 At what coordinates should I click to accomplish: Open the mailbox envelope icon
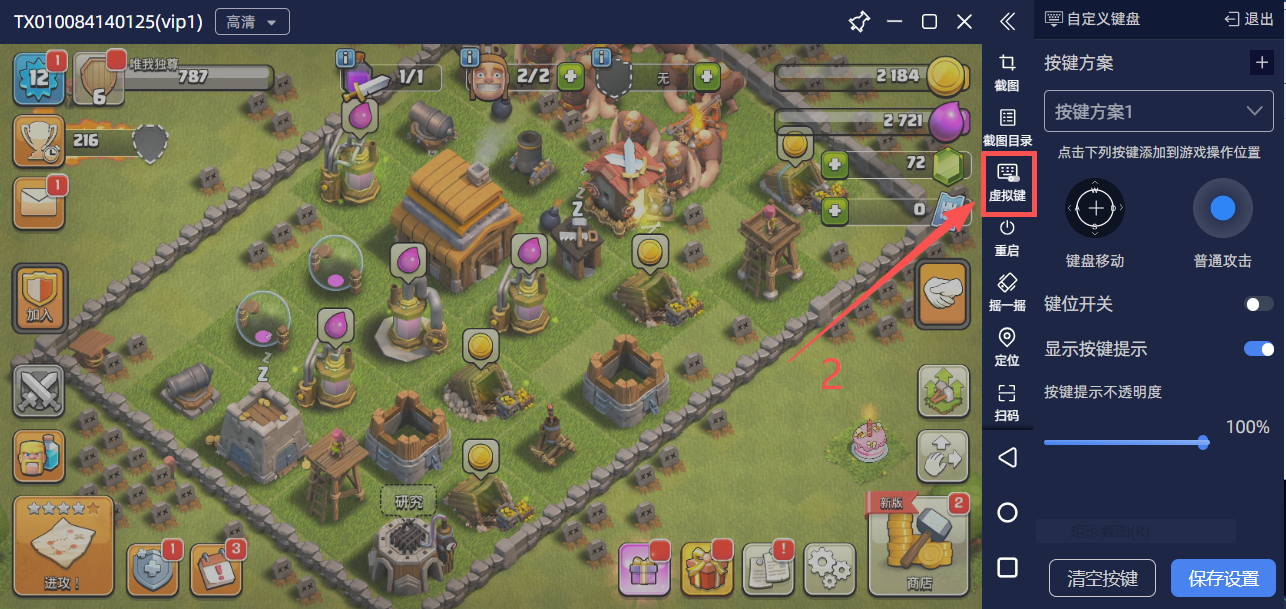click(38, 203)
